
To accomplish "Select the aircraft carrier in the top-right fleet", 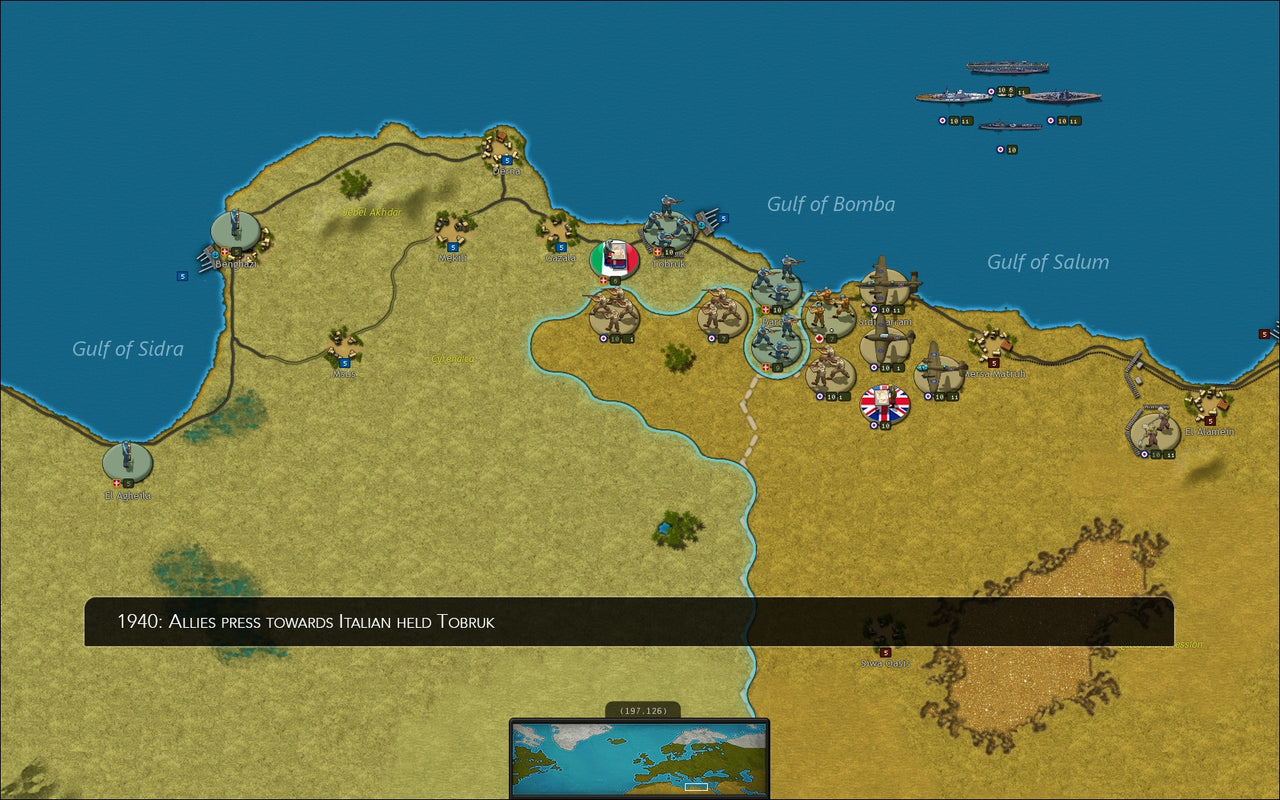I will click(x=1007, y=67).
